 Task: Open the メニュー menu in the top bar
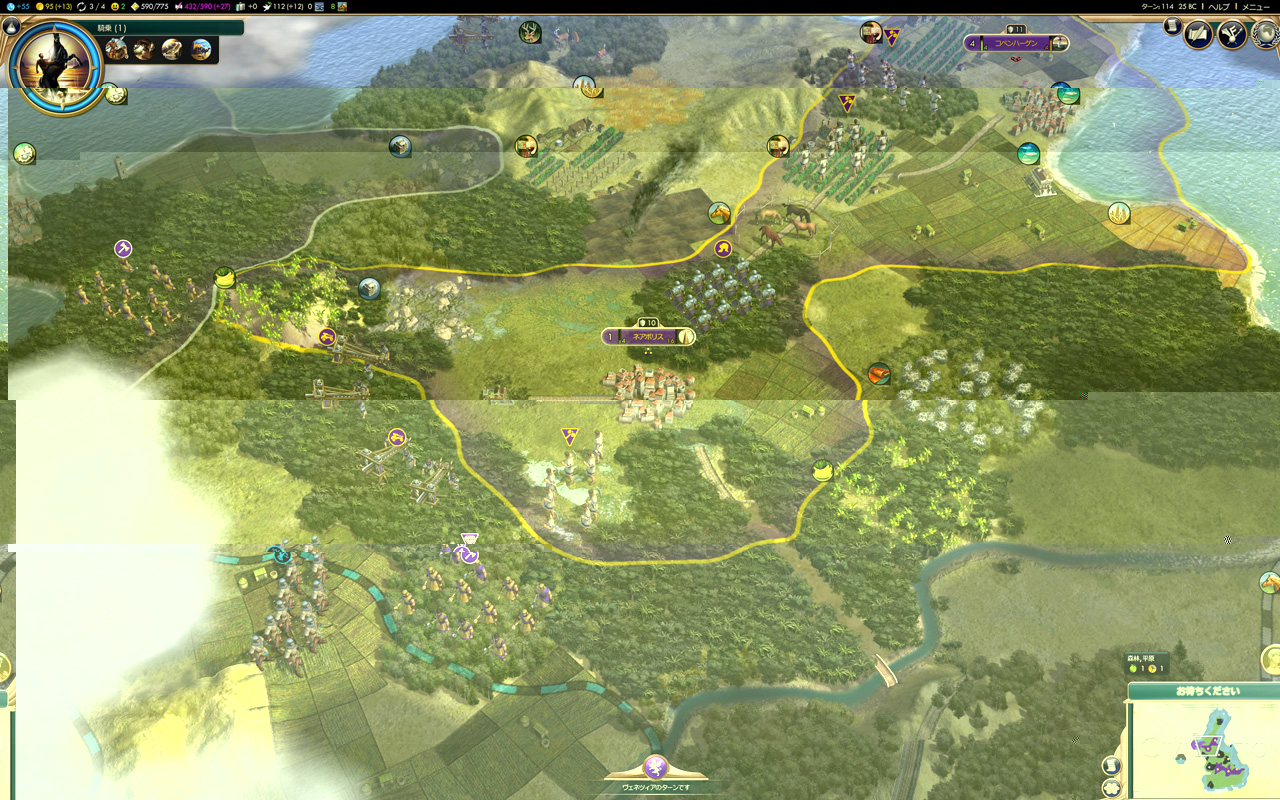(1255, 6)
